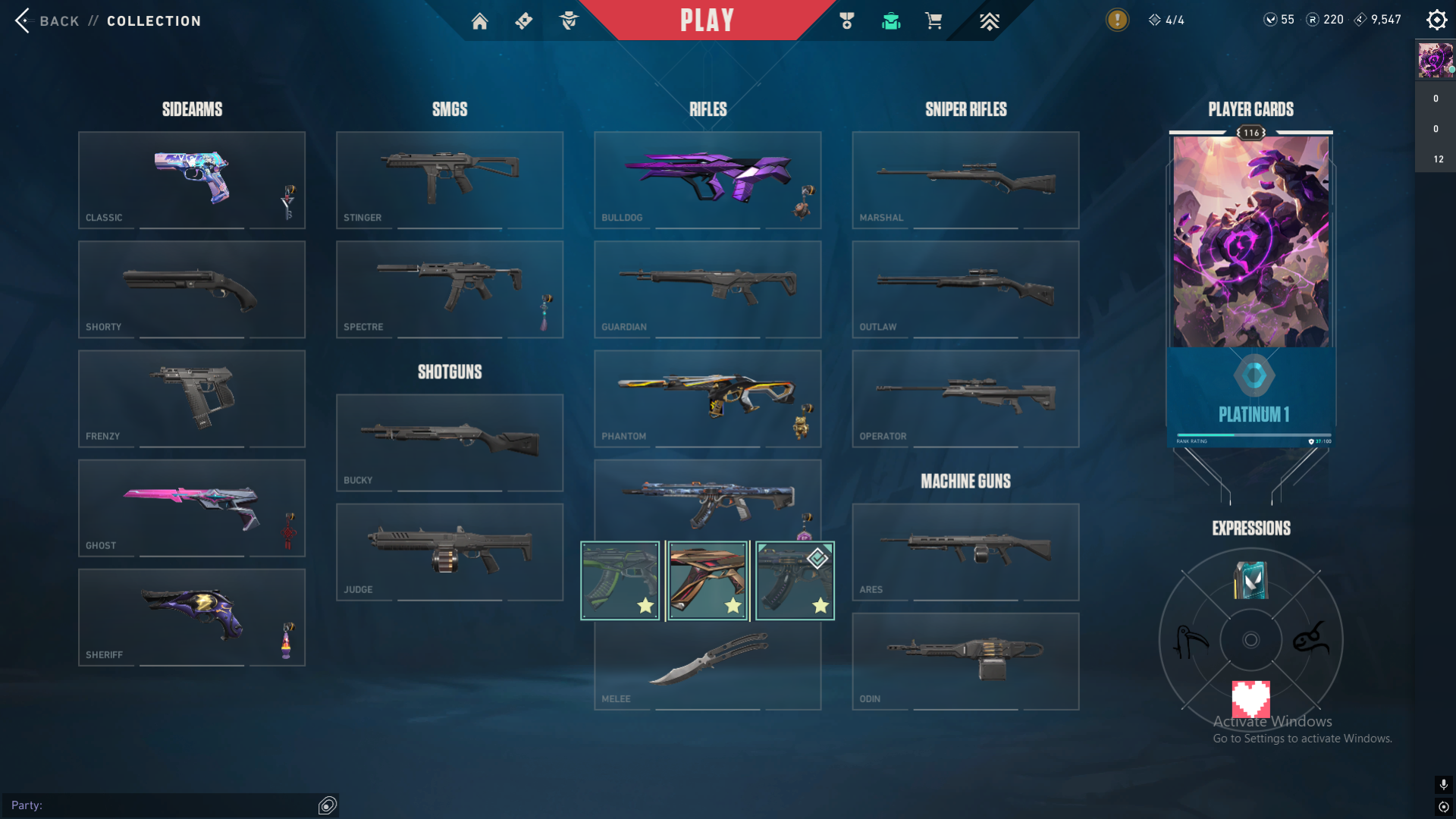Open the store shopping cart
This screenshot has height=819, width=1456.
934,21
